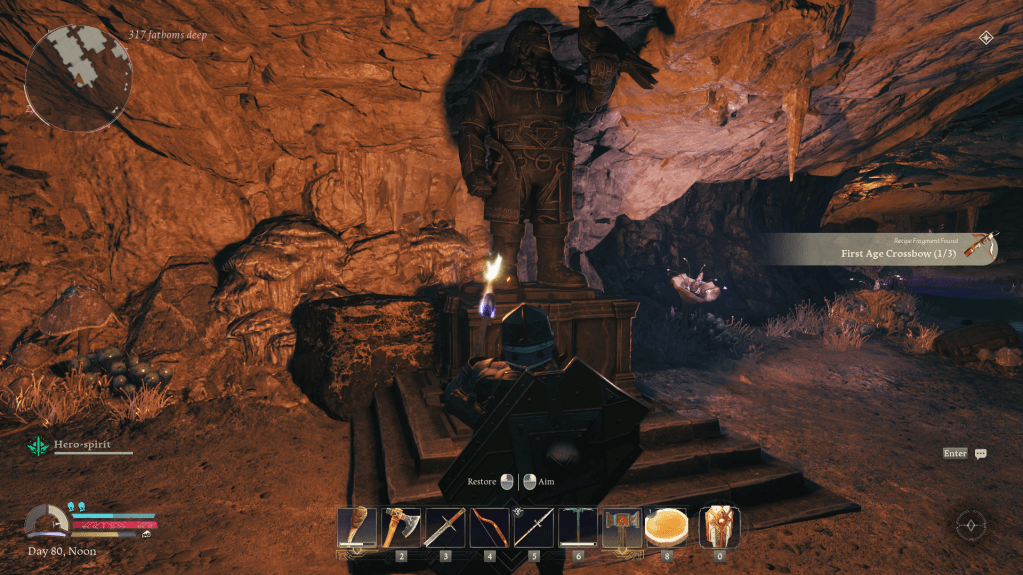Screen dimensions: 1023x575
Task: Select the wooden club hotbar slot
Action: point(357,527)
